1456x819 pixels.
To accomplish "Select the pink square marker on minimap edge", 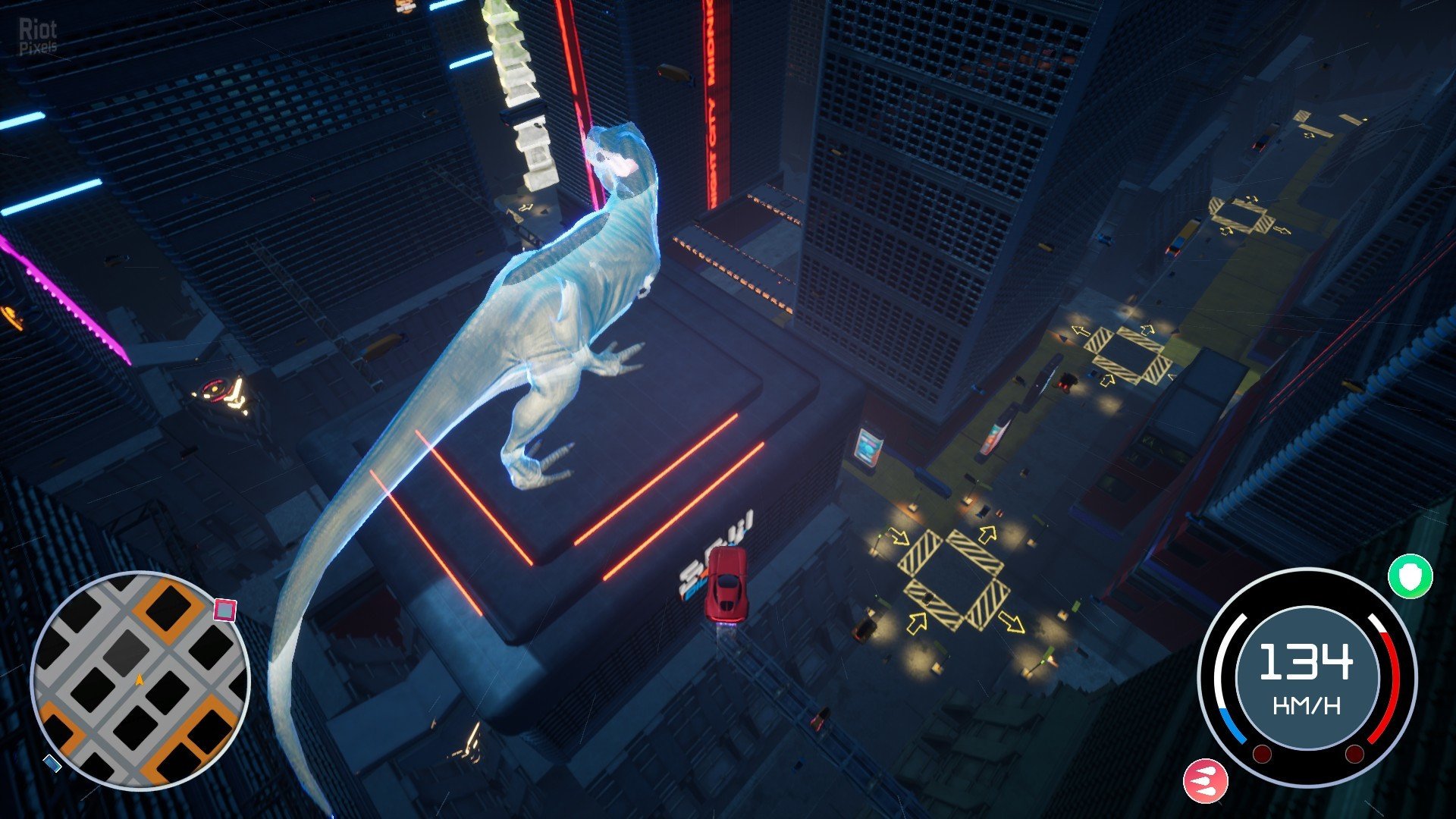I will (x=225, y=610).
